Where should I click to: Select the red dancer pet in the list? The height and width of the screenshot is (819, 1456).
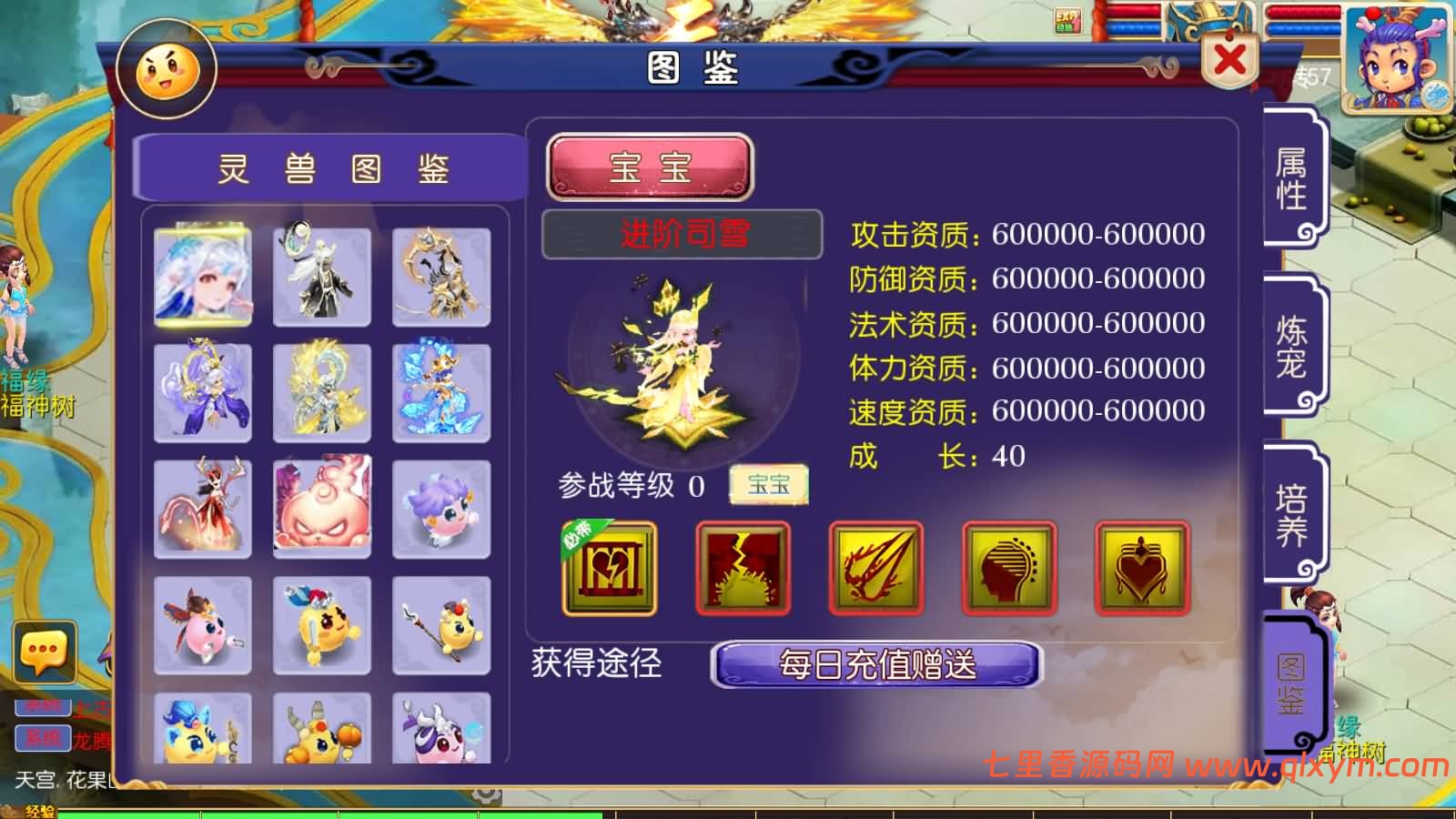pyautogui.click(x=202, y=507)
